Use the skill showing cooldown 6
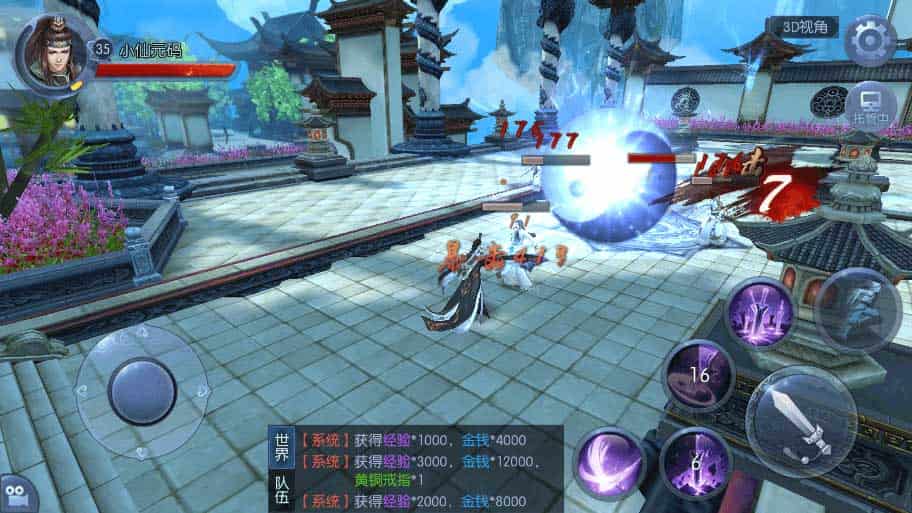Screen dimensions: 912x513 click(x=696, y=462)
